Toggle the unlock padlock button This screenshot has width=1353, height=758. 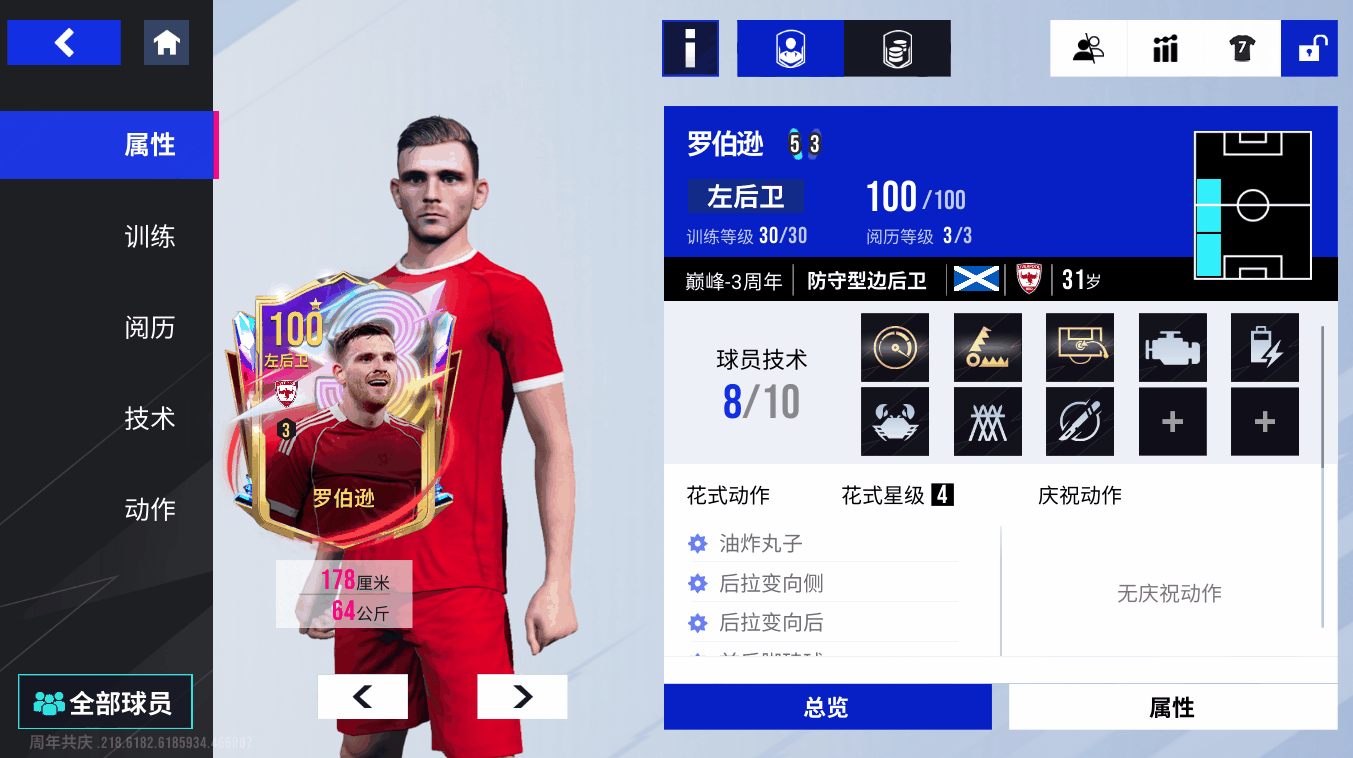1310,48
